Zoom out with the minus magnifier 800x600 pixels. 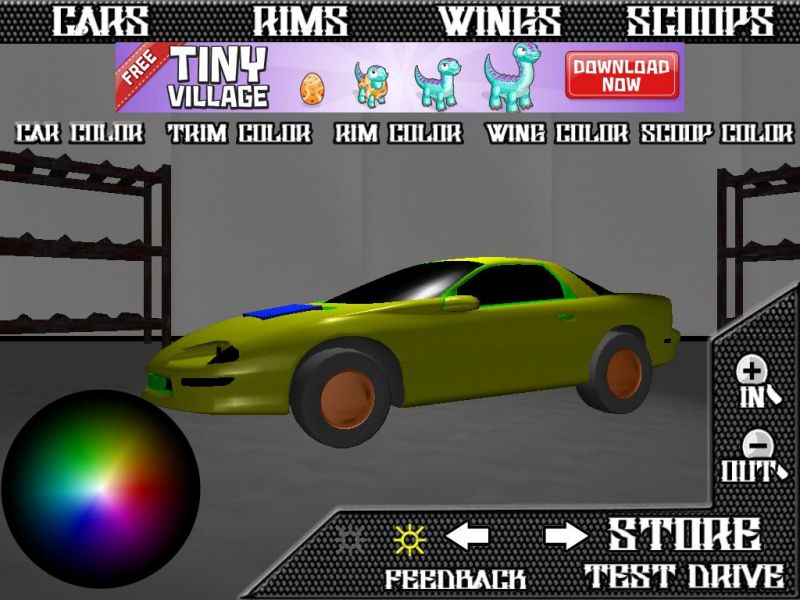[x=752, y=454]
